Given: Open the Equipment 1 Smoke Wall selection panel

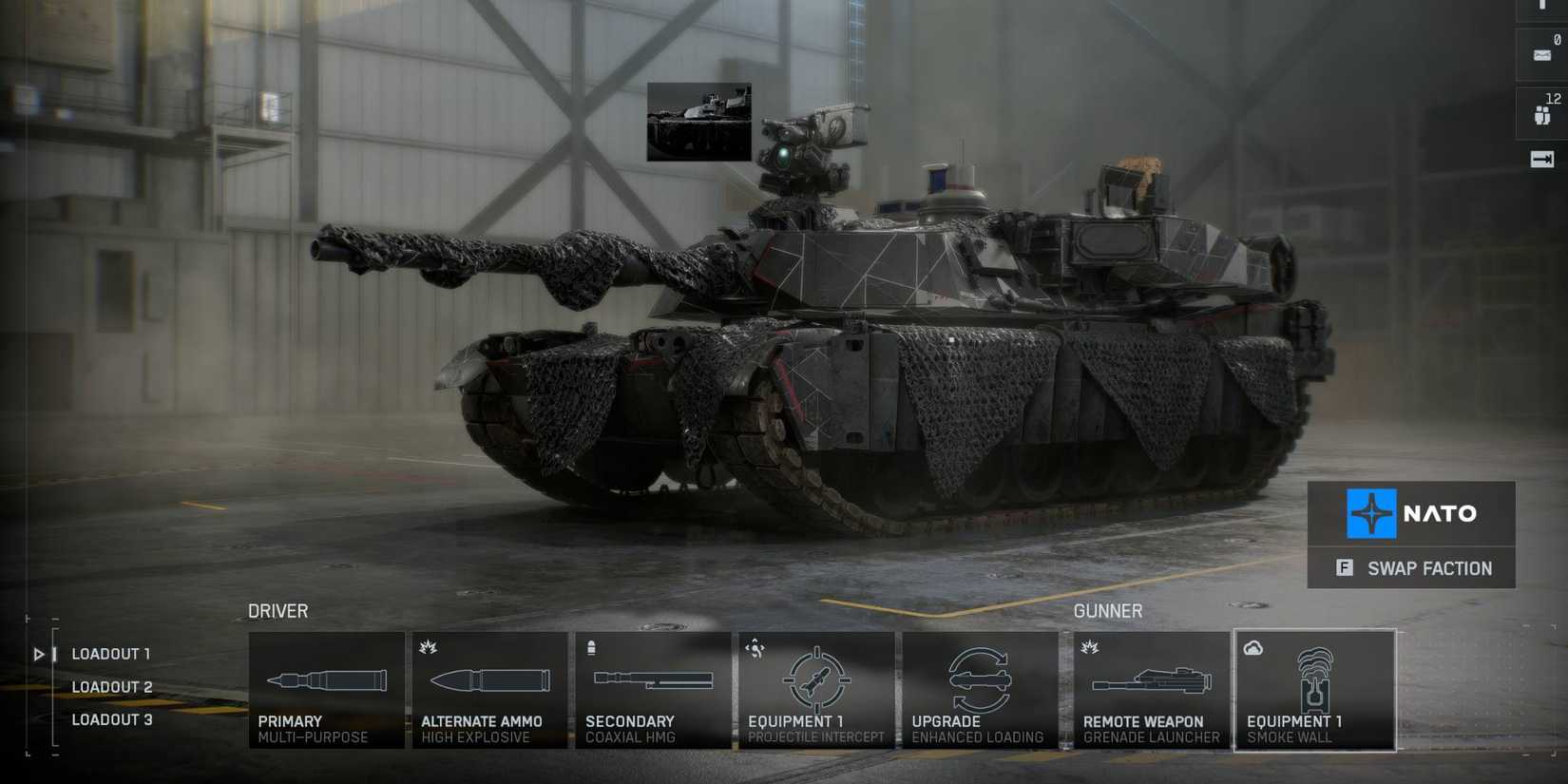Looking at the screenshot, I should click(1314, 691).
